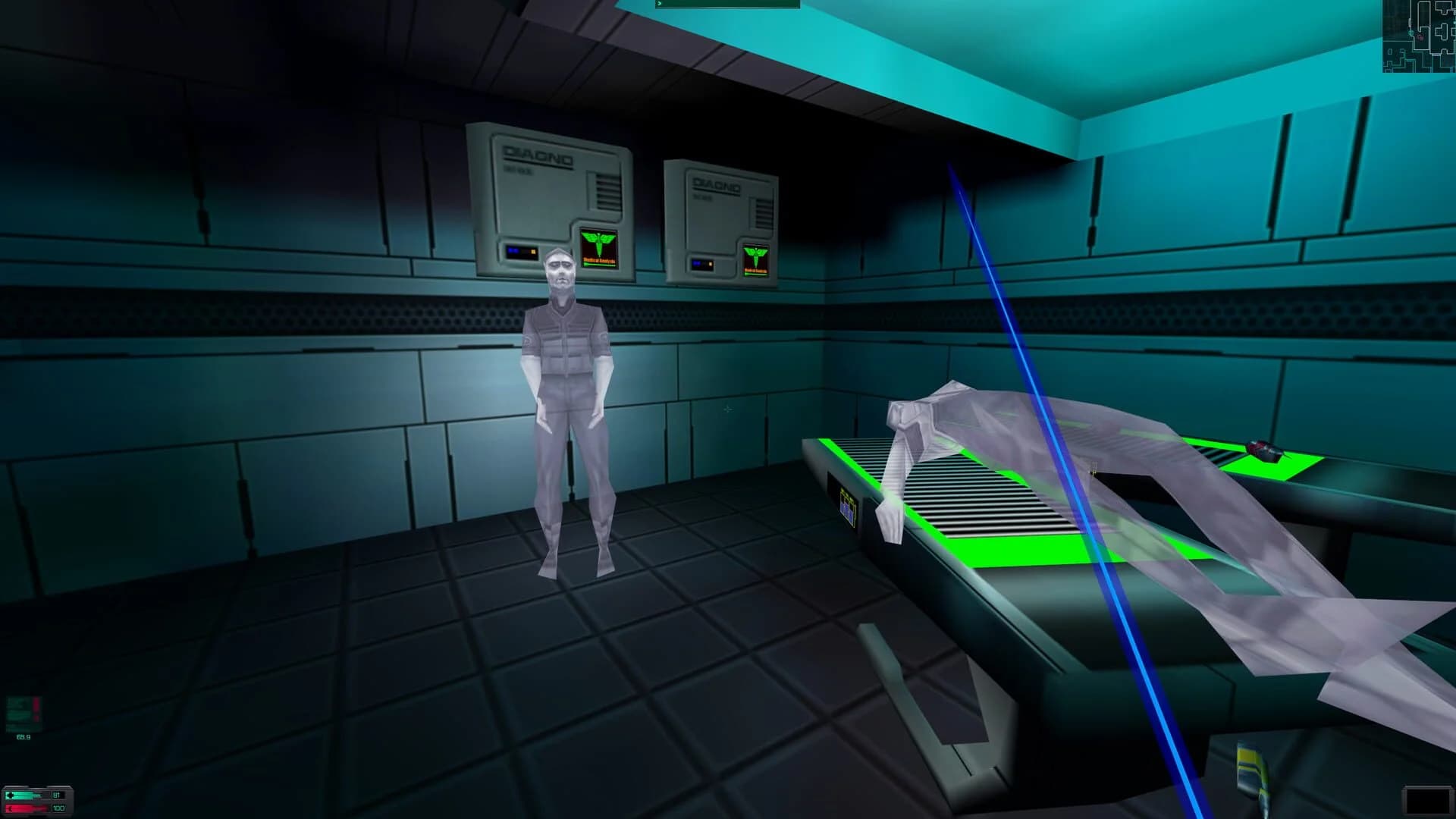
Task: Click the enemy blip on the minimap
Action: point(1420,37)
